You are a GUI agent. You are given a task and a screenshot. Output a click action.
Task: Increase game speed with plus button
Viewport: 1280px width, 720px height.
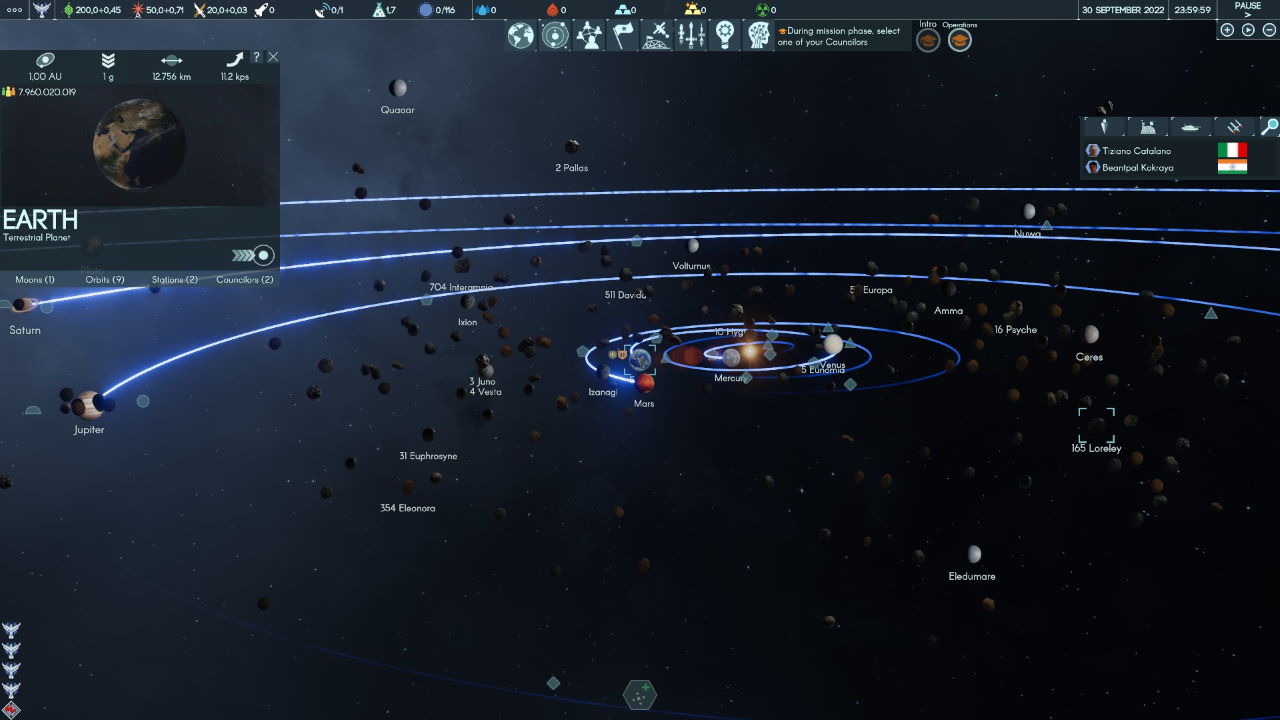pos(1227,30)
